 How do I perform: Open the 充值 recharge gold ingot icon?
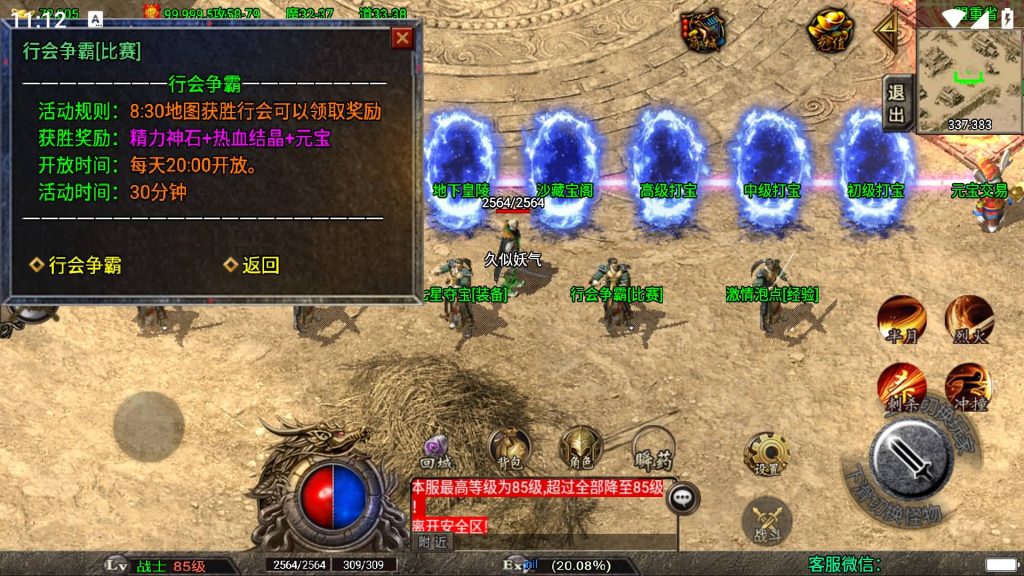pyautogui.click(x=830, y=30)
